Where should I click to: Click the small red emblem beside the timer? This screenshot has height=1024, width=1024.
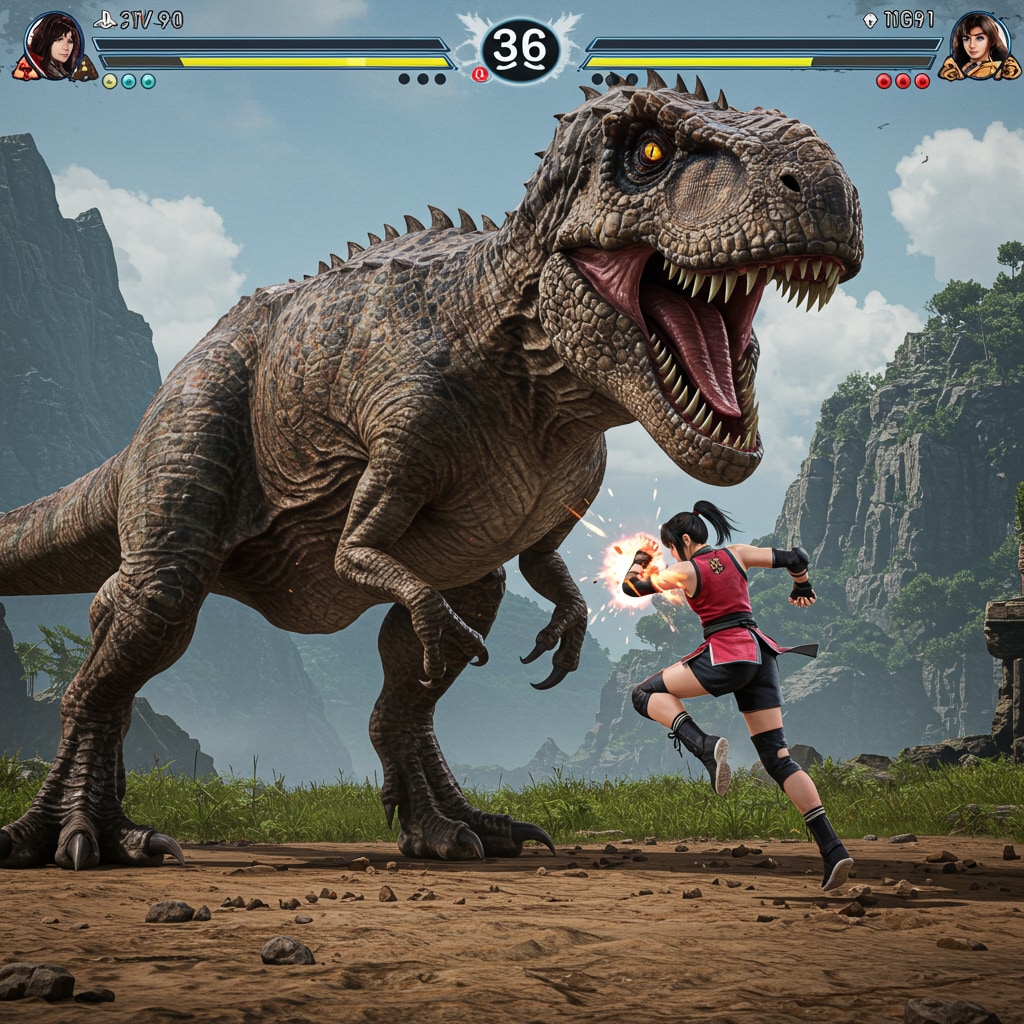click(x=480, y=74)
